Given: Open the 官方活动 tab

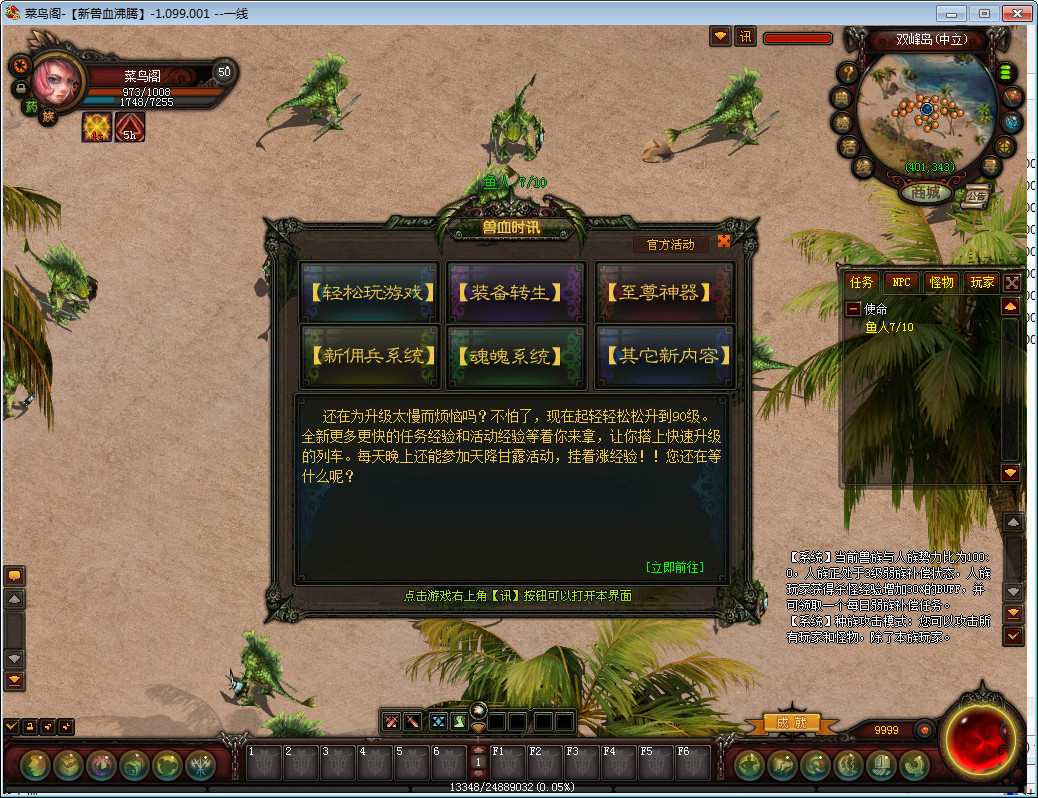Looking at the screenshot, I should (670, 244).
